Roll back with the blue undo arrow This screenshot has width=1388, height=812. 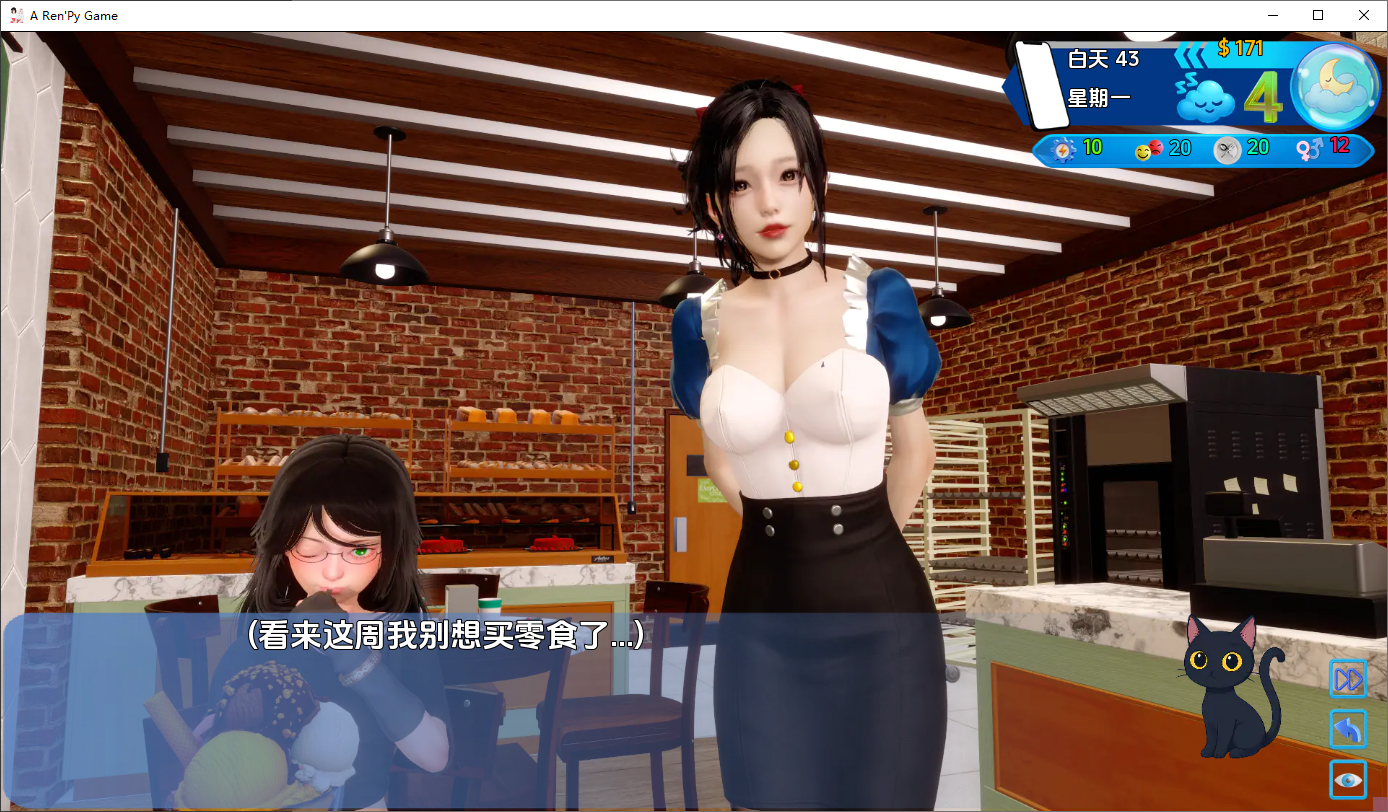click(x=1347, y=730)
